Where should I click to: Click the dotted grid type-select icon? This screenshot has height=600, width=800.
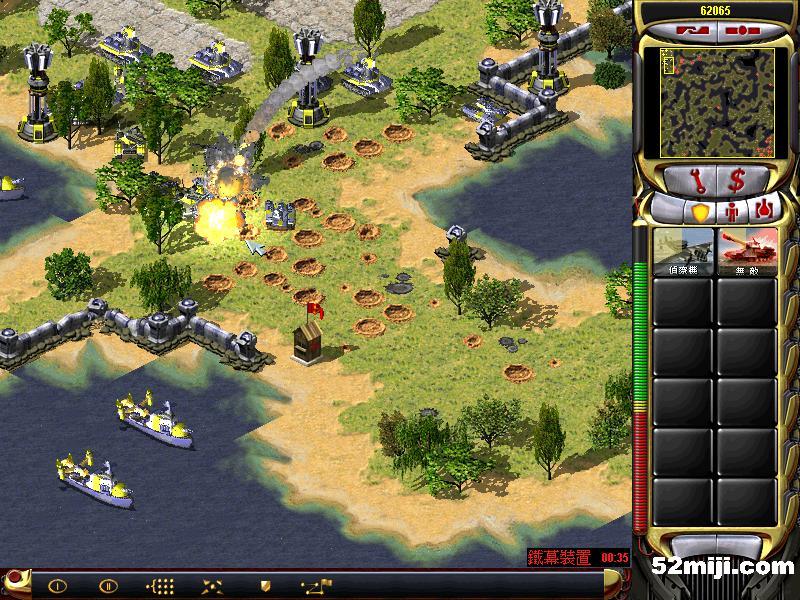tap(160, 586)
